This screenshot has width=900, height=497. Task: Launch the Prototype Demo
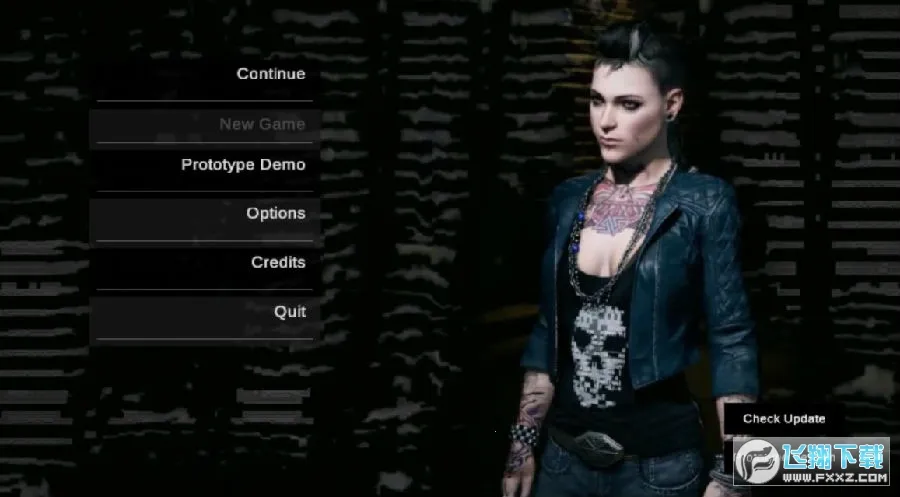click(x=243, y=165)
